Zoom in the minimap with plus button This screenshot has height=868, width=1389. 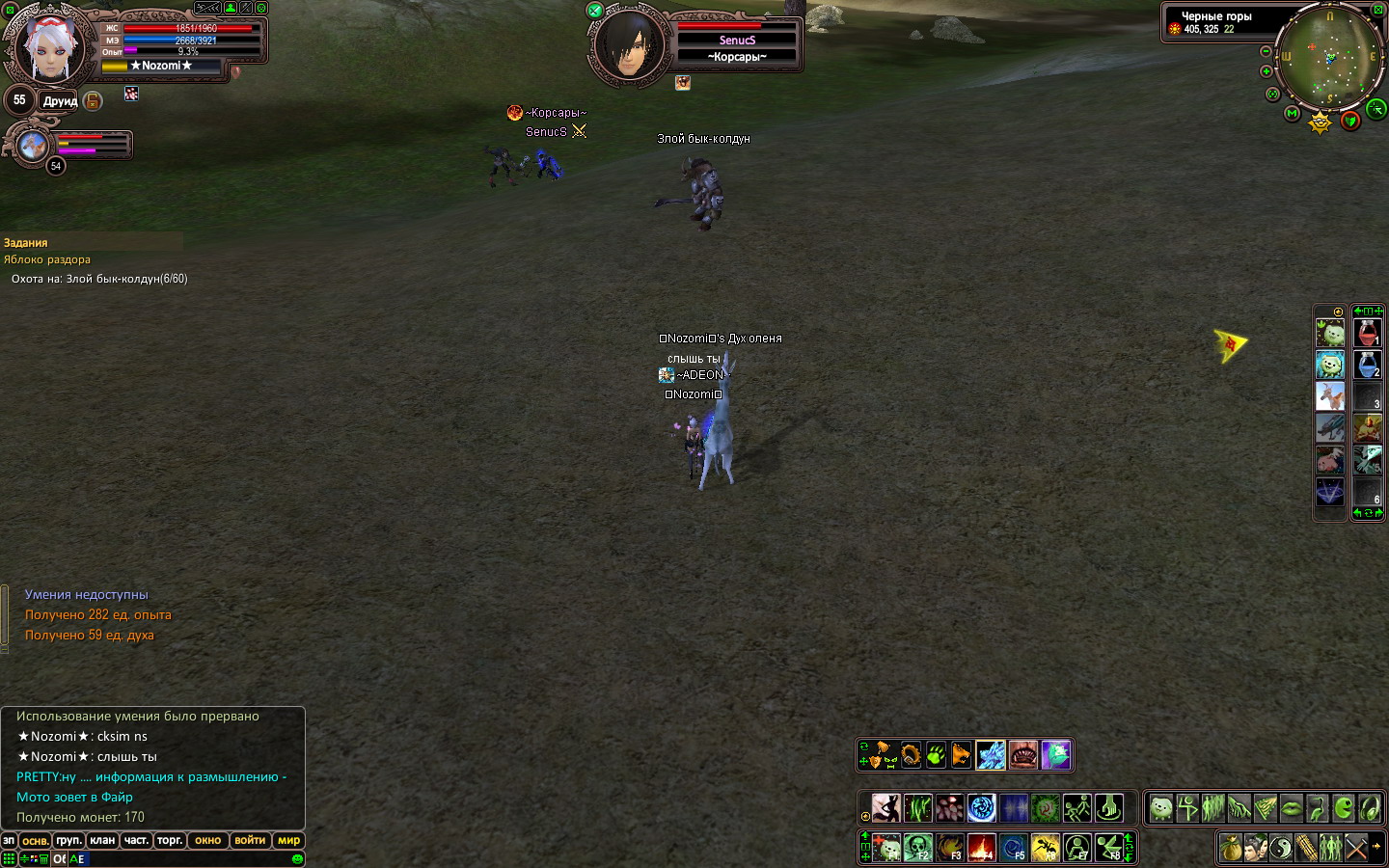(1266, 71)
